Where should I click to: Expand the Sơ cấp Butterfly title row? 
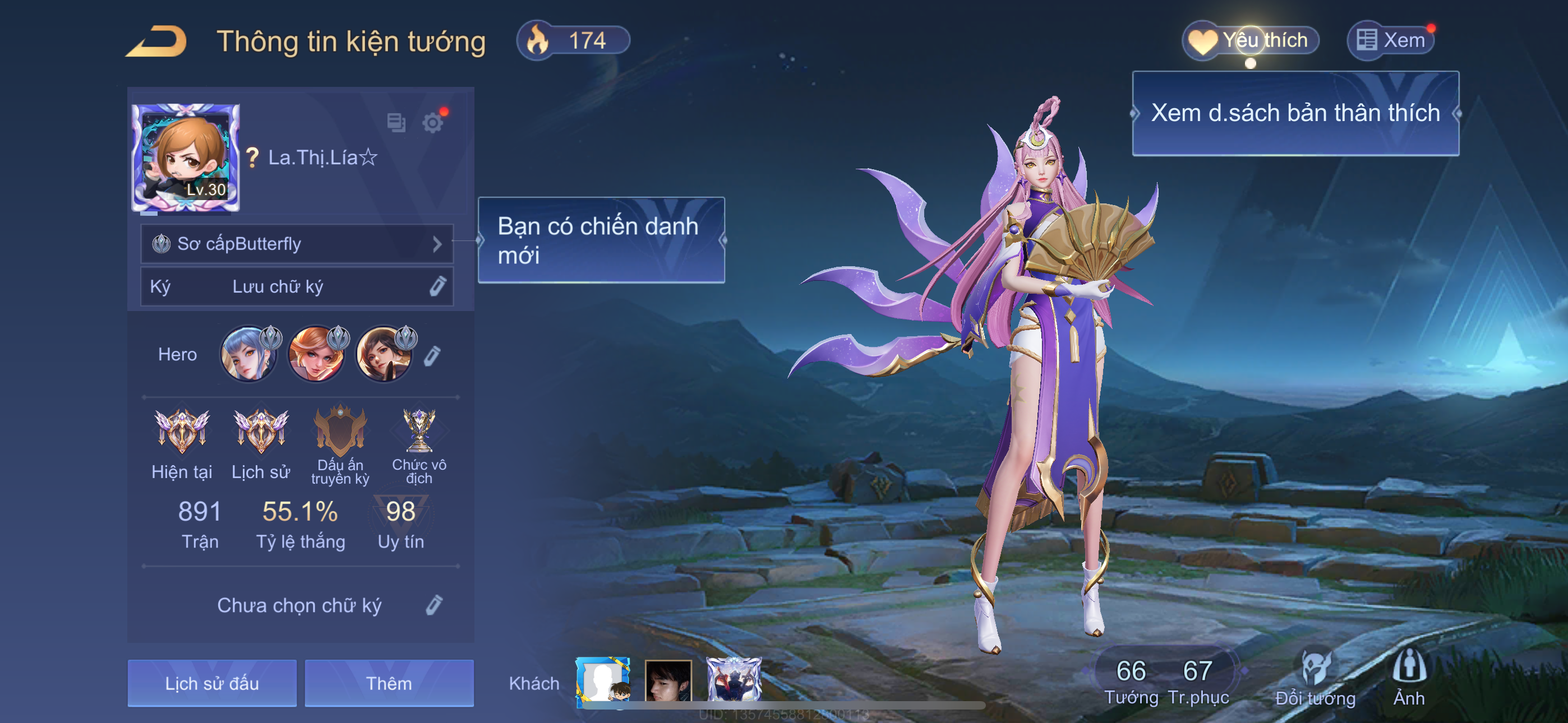(297, 244)
